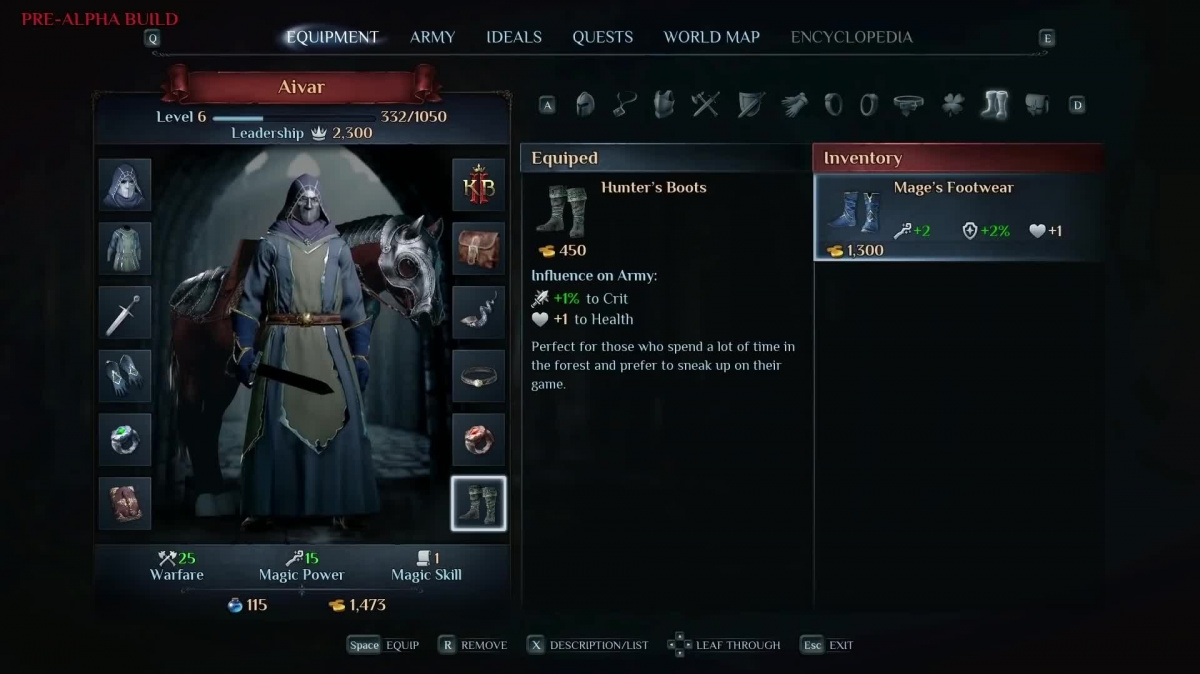Show the four-leaf clover item category
The height and width of the screenshot is (674, 1200).
pos(952,104)
